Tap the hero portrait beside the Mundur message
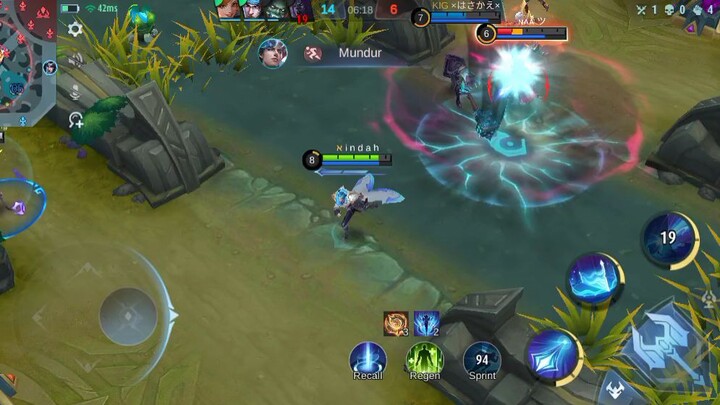Viewport: 720px width, 405px height. [x=272, y=53]
